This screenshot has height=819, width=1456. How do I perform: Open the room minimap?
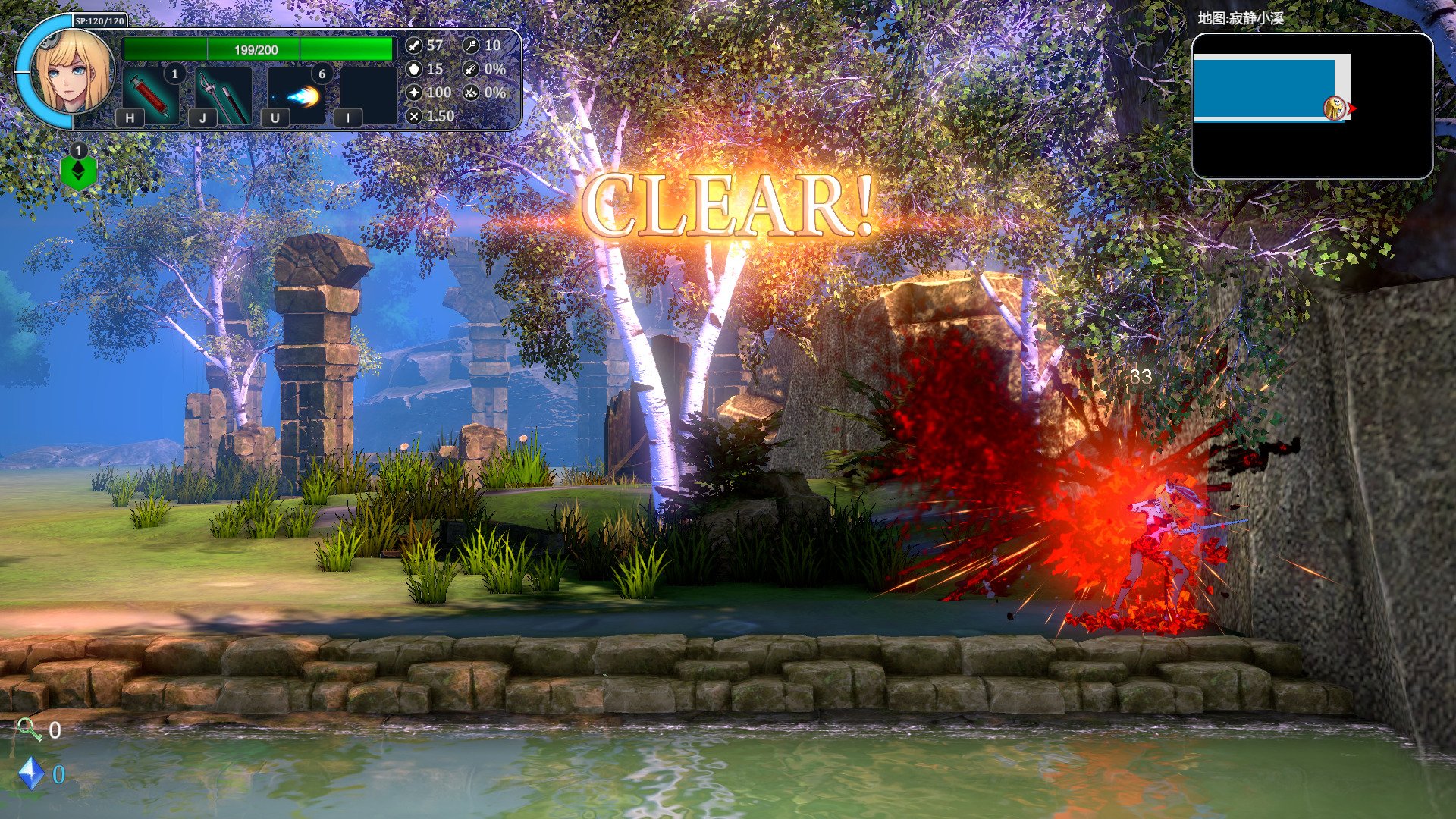[1312, 106]
